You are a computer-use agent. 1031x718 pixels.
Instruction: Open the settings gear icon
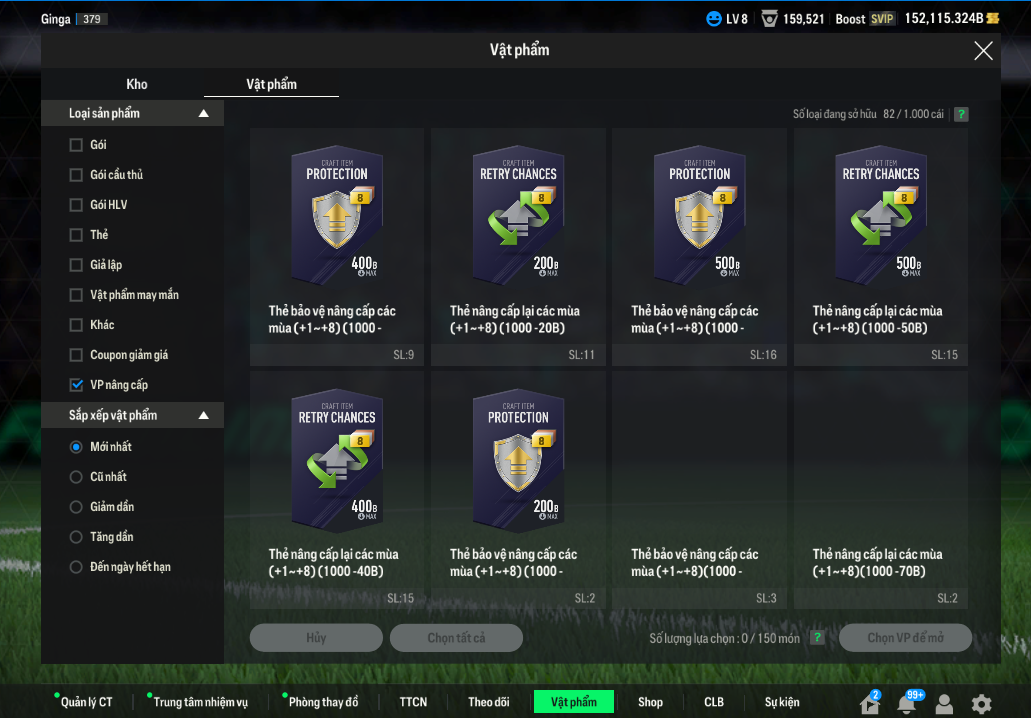click(982, 704)
